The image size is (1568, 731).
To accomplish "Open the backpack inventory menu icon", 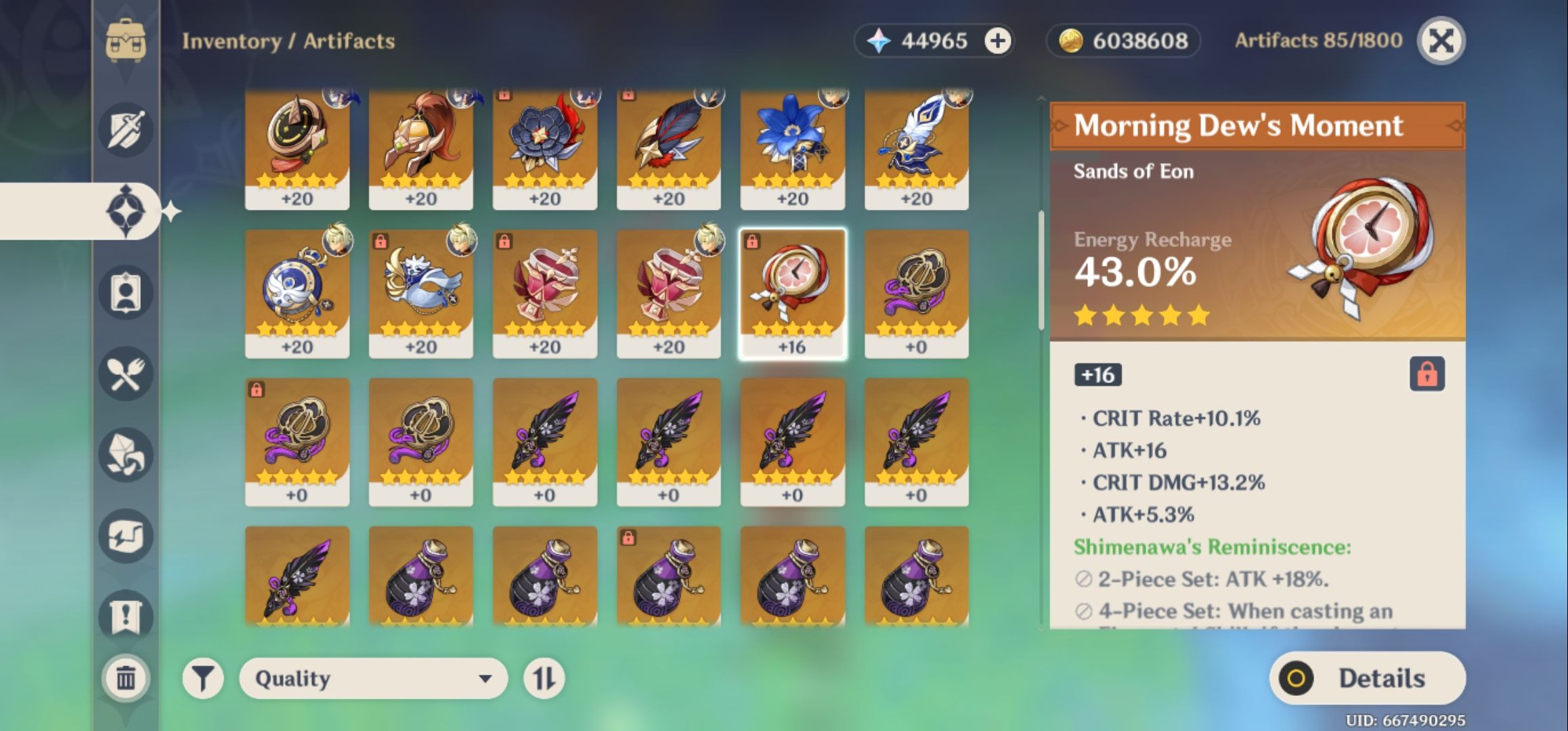I will [125, 41].
